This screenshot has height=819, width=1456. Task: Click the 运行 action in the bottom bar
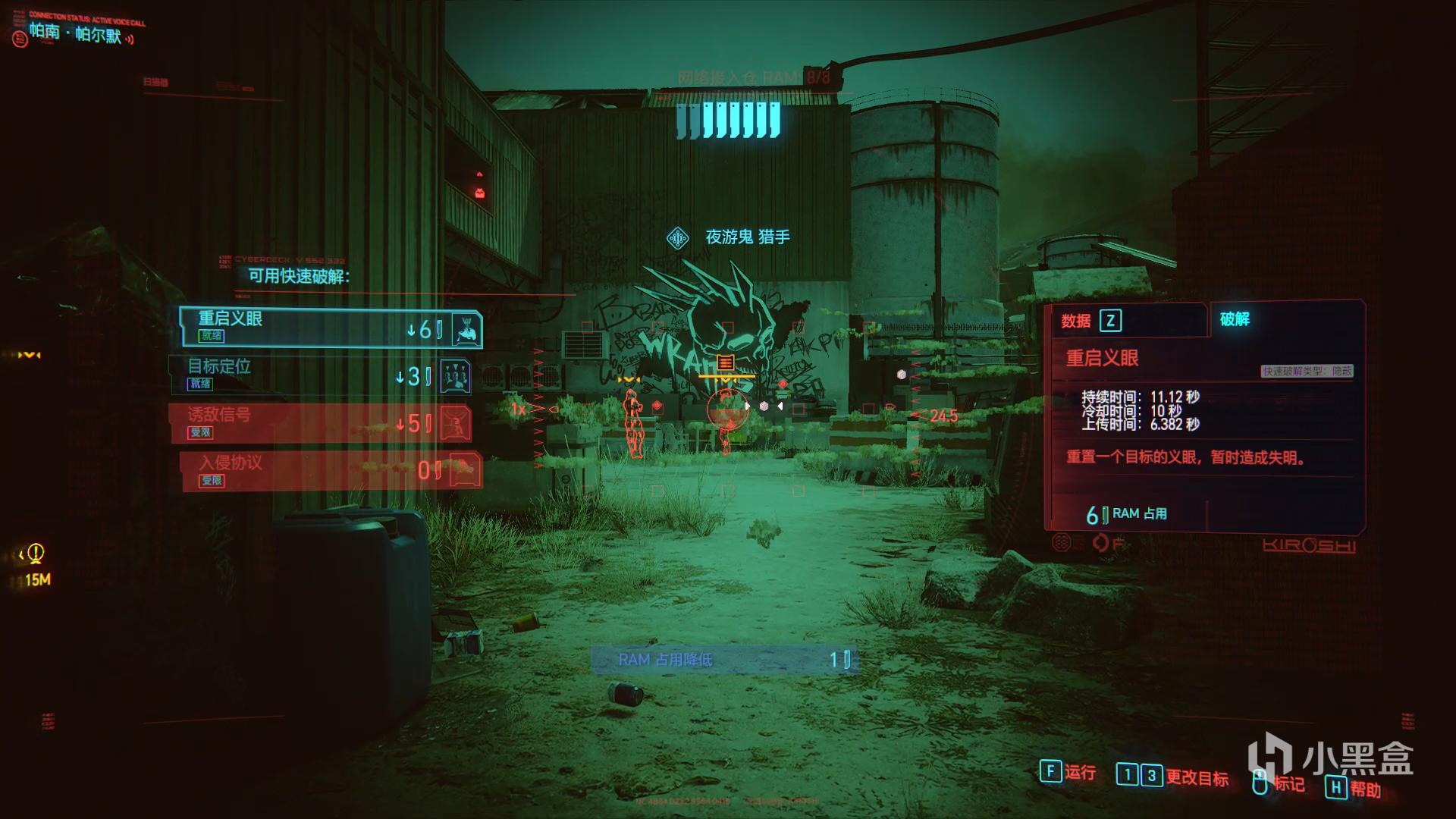tap(1068, 773)
